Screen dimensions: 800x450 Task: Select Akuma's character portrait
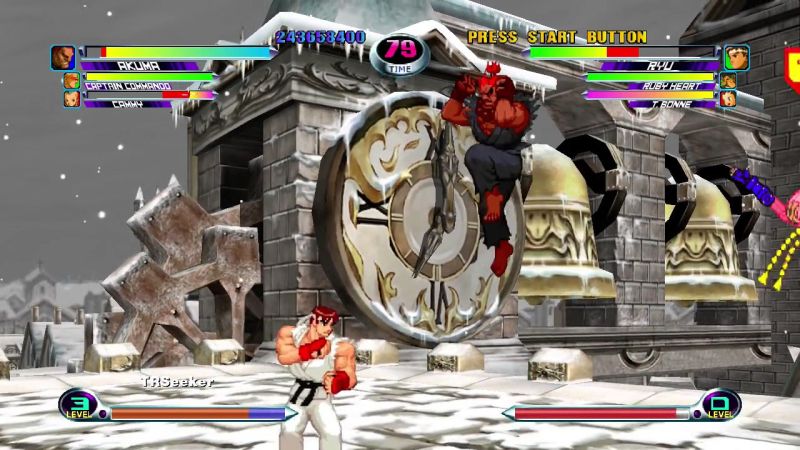[63, 57]
